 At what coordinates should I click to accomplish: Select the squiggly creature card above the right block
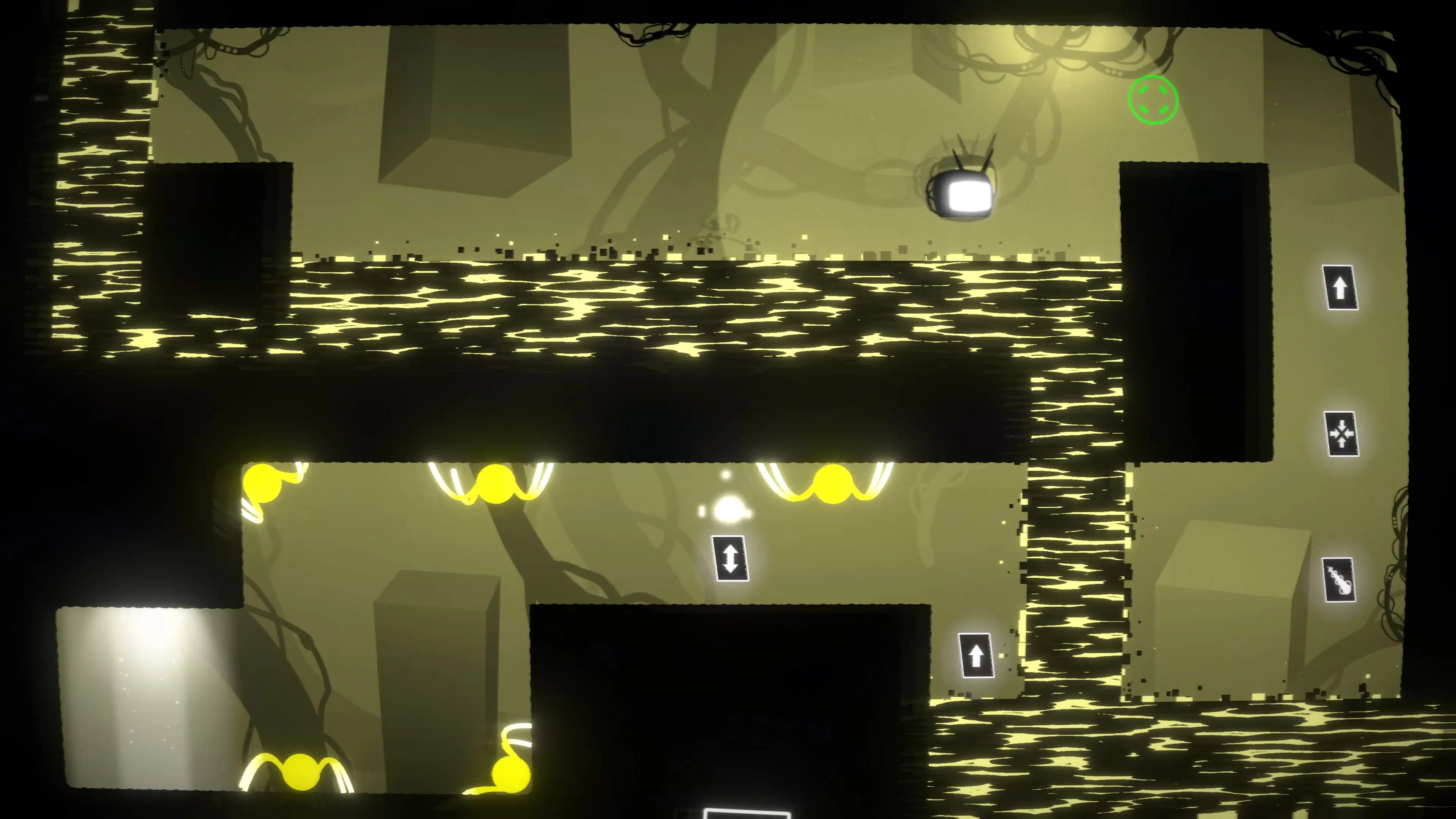(x=1340, y=580)
